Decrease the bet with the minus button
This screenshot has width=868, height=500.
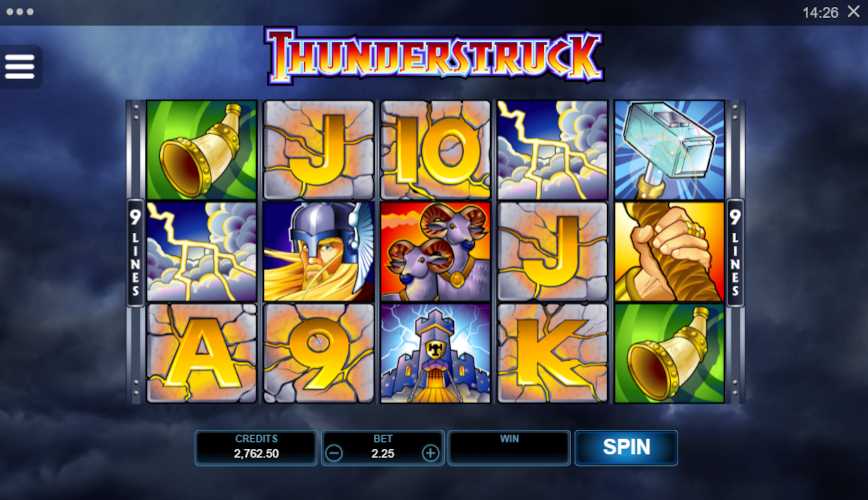335,453
